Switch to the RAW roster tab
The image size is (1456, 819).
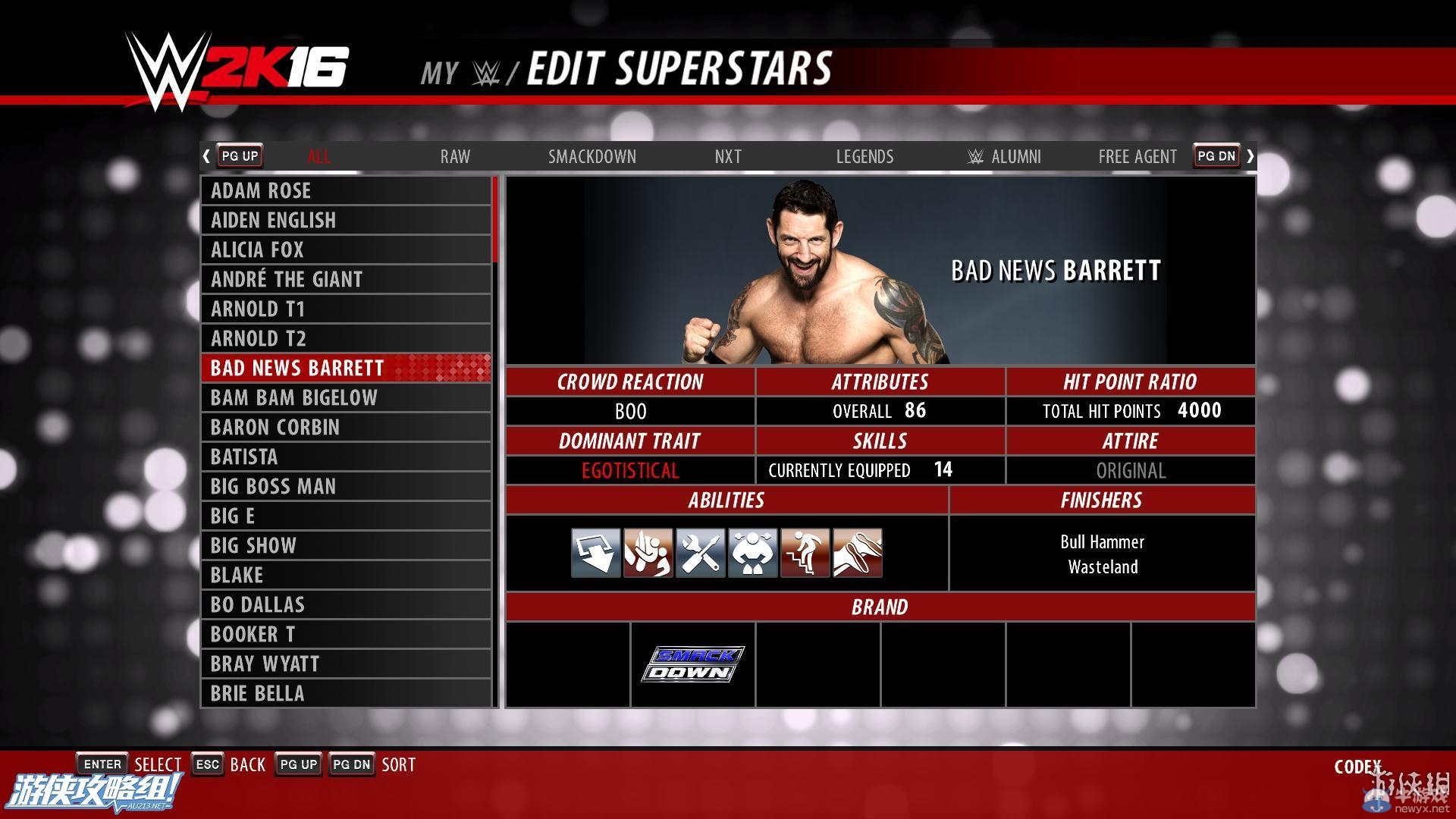tap(453, 156)
